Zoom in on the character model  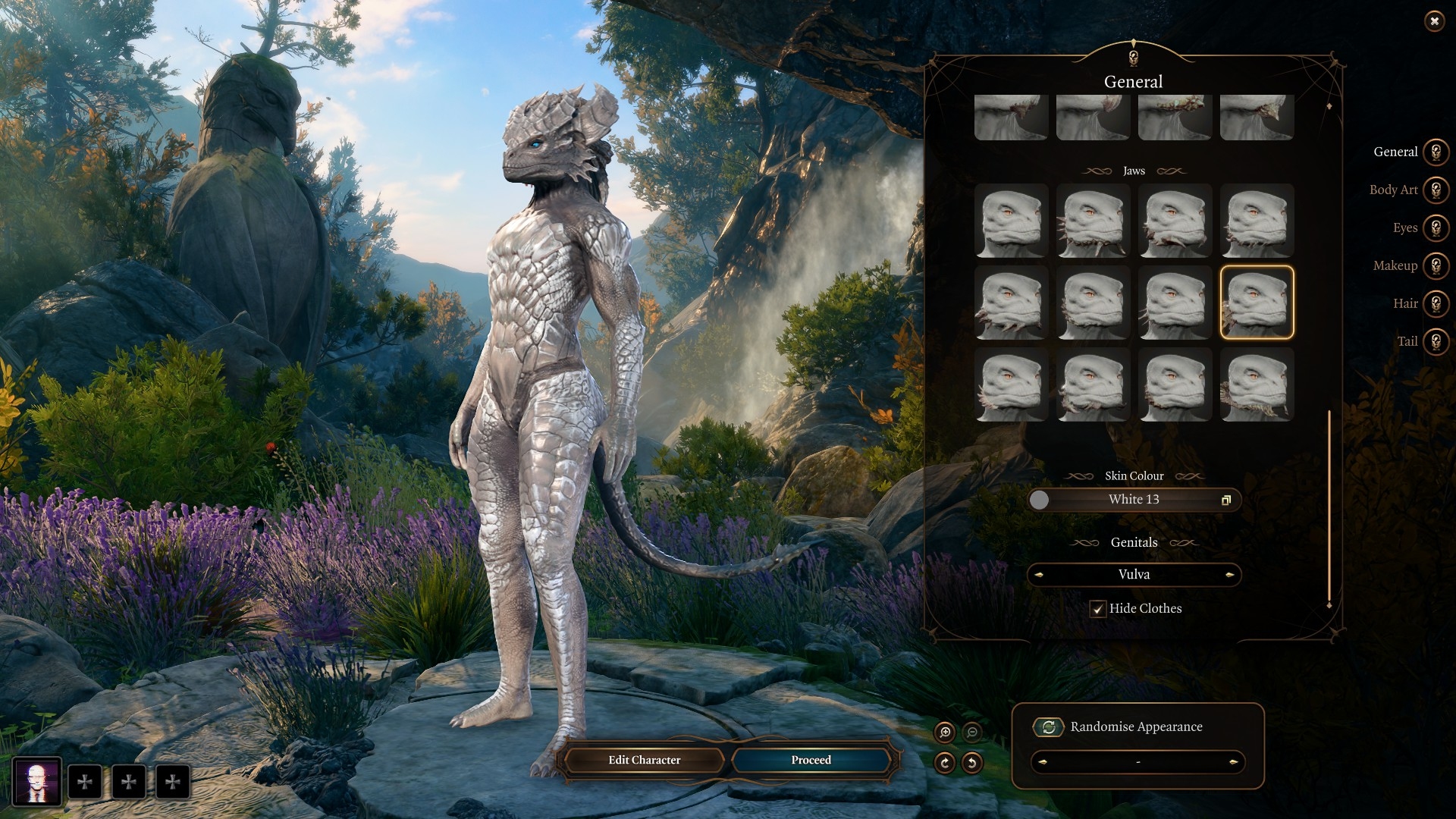click(x=945, y=733)
